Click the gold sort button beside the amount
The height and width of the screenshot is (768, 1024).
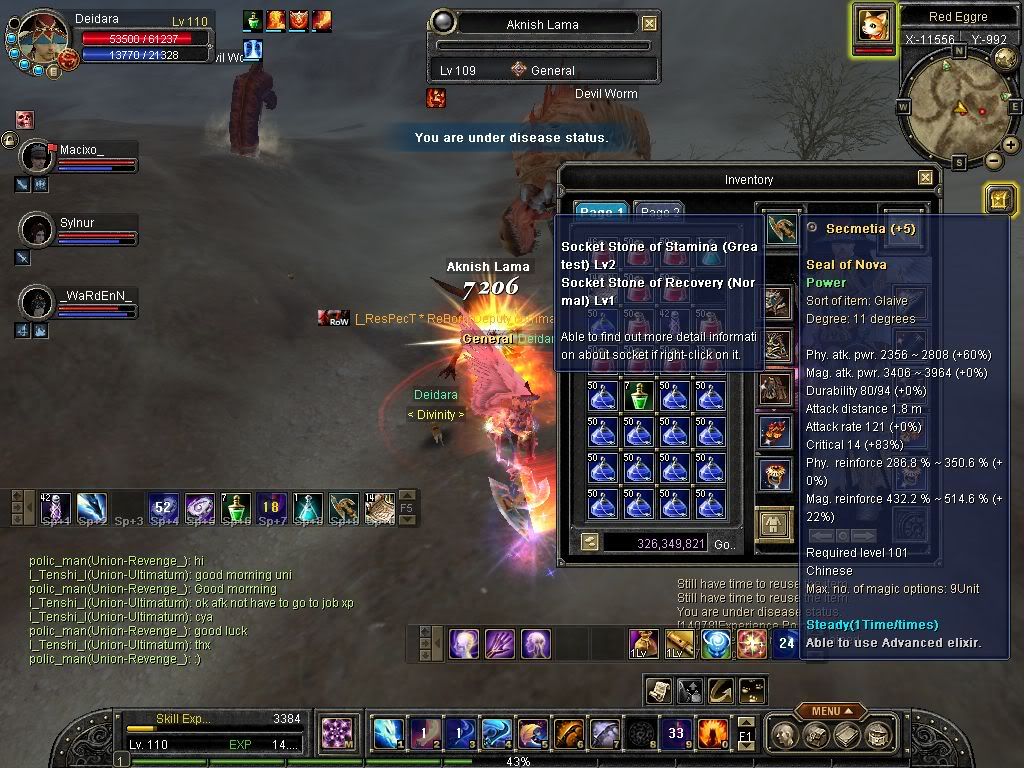coord(590,542)
